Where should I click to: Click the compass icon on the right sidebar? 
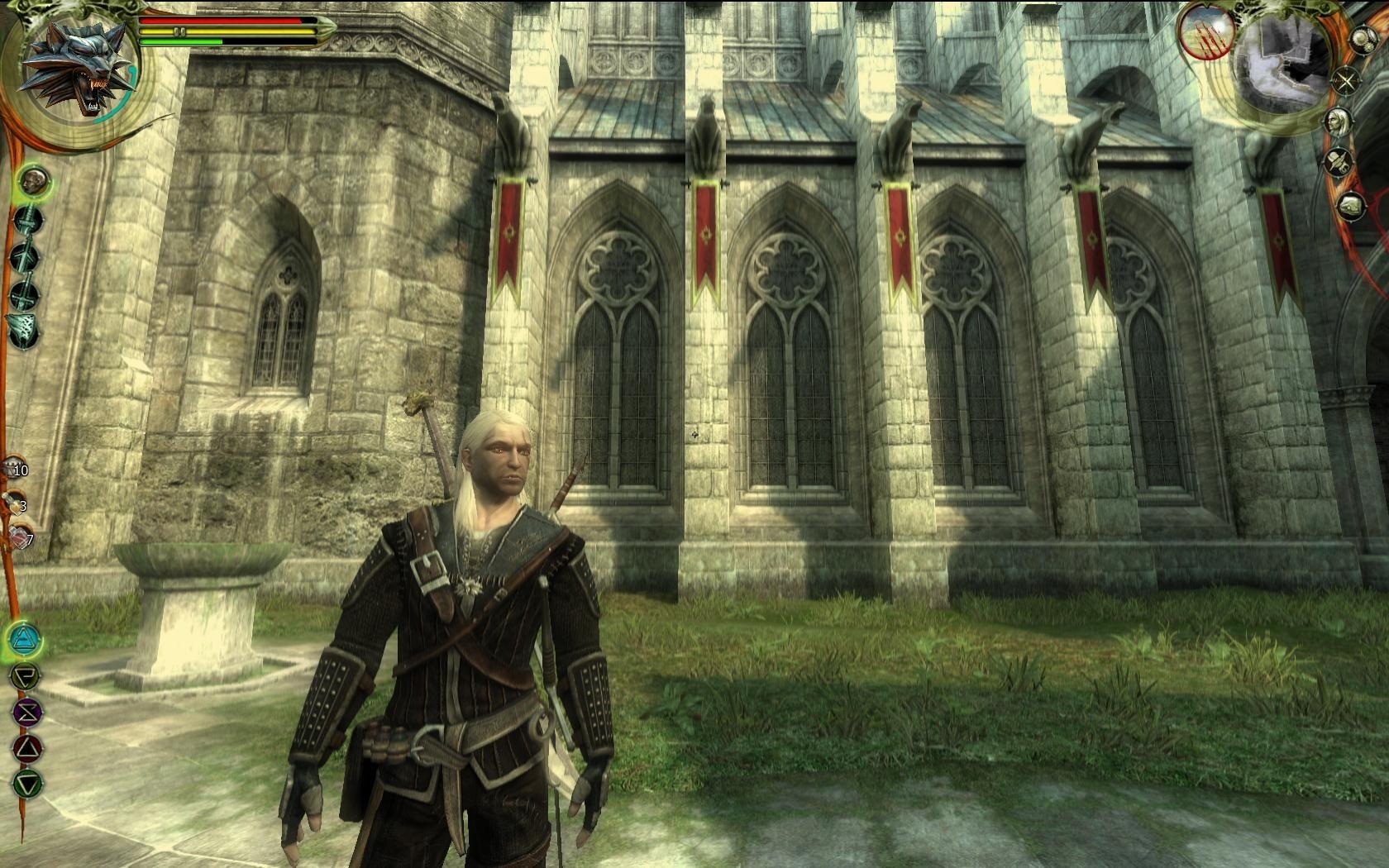coord(1345,80)
